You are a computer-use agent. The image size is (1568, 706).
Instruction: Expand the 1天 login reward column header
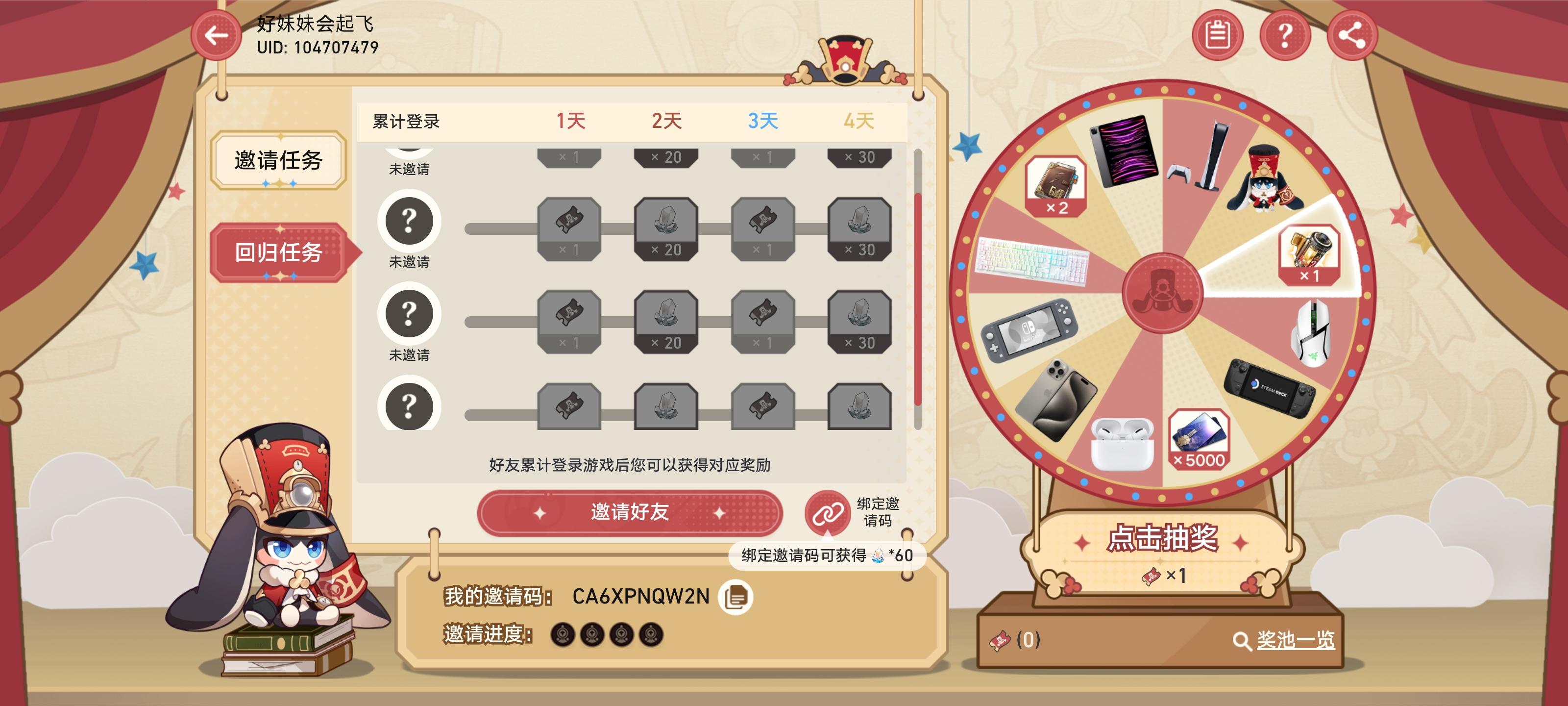[x=571, y=120]
